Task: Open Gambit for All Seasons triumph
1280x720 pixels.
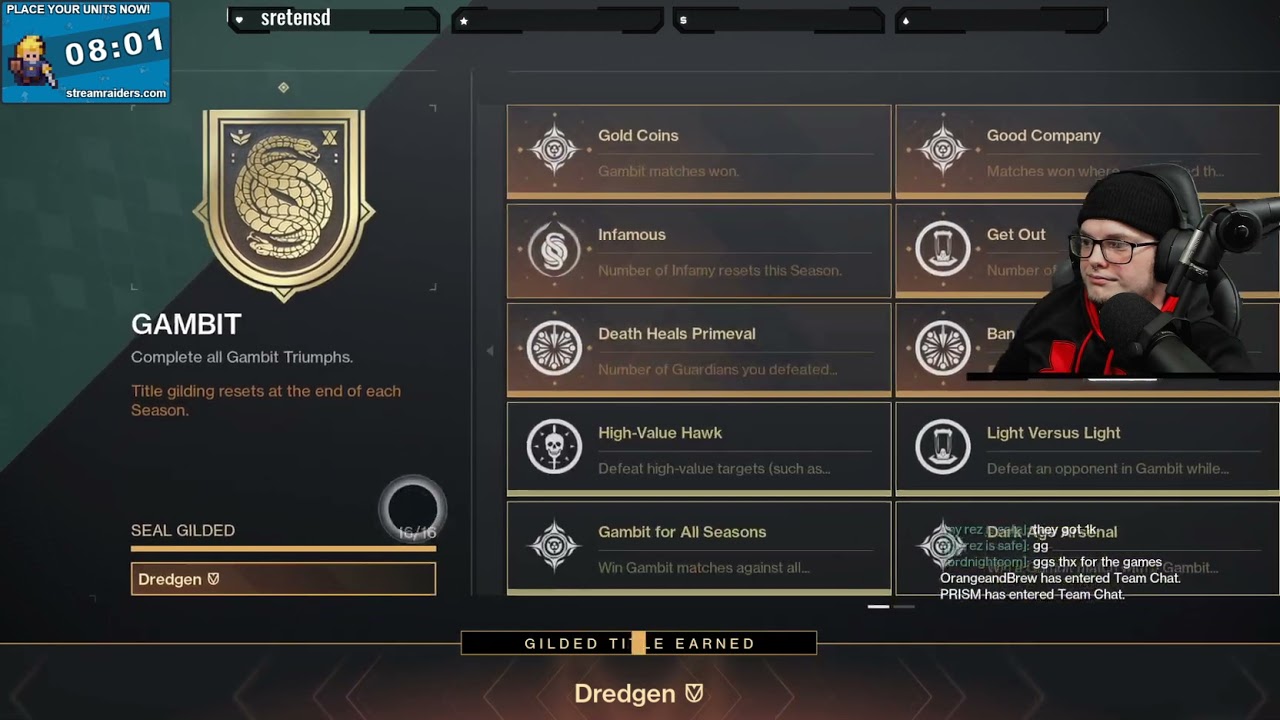Action: point(698,547)
